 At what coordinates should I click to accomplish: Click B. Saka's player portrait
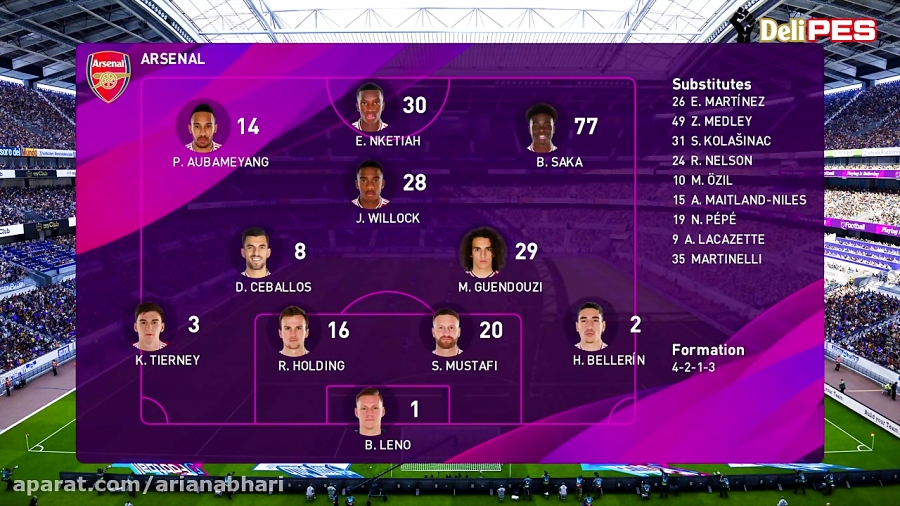(542, 127)
